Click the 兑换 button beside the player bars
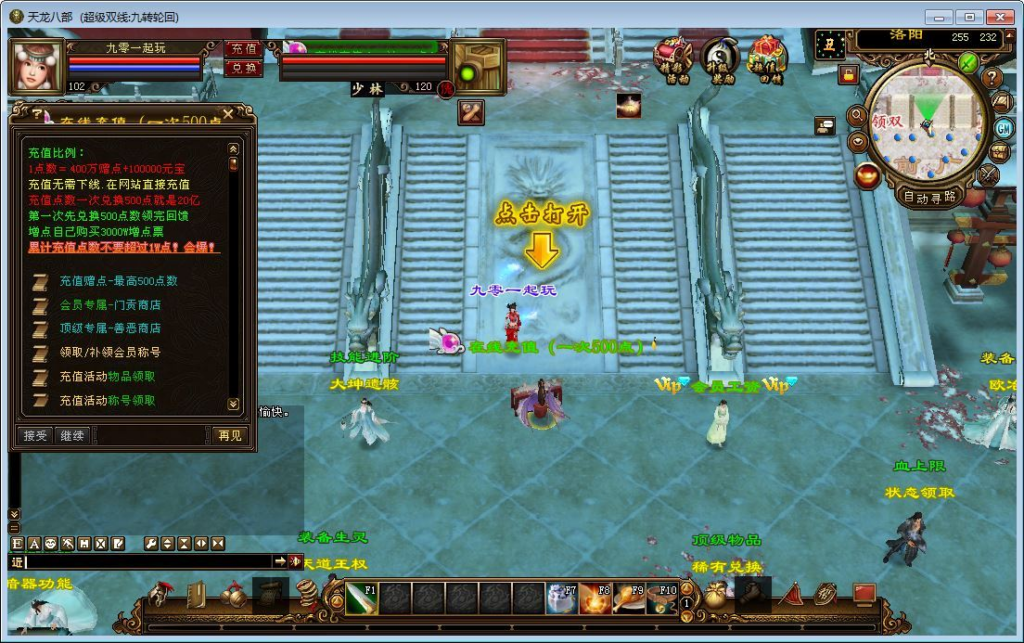The width and height of the screenshot is (1024, 643). pos(242,68)
